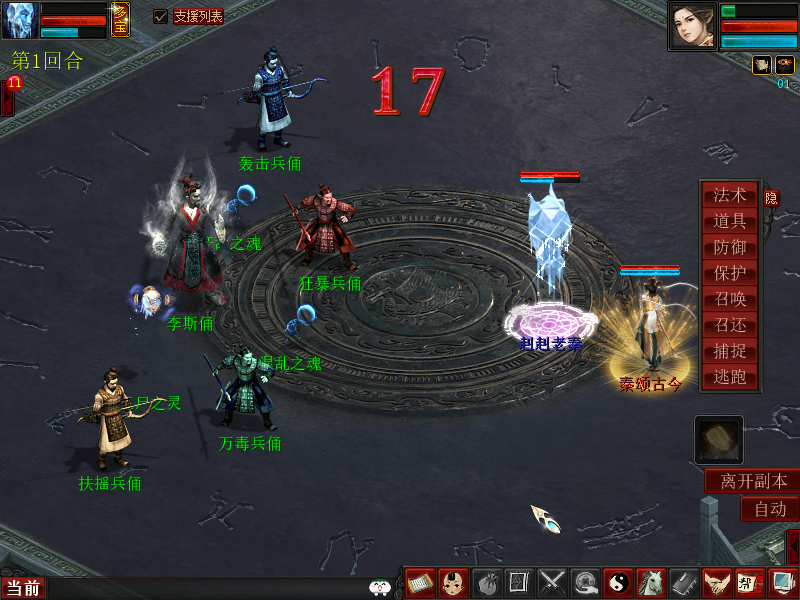Open the white horse mount icon
This screenshot has height=600, width=800.
650,583
